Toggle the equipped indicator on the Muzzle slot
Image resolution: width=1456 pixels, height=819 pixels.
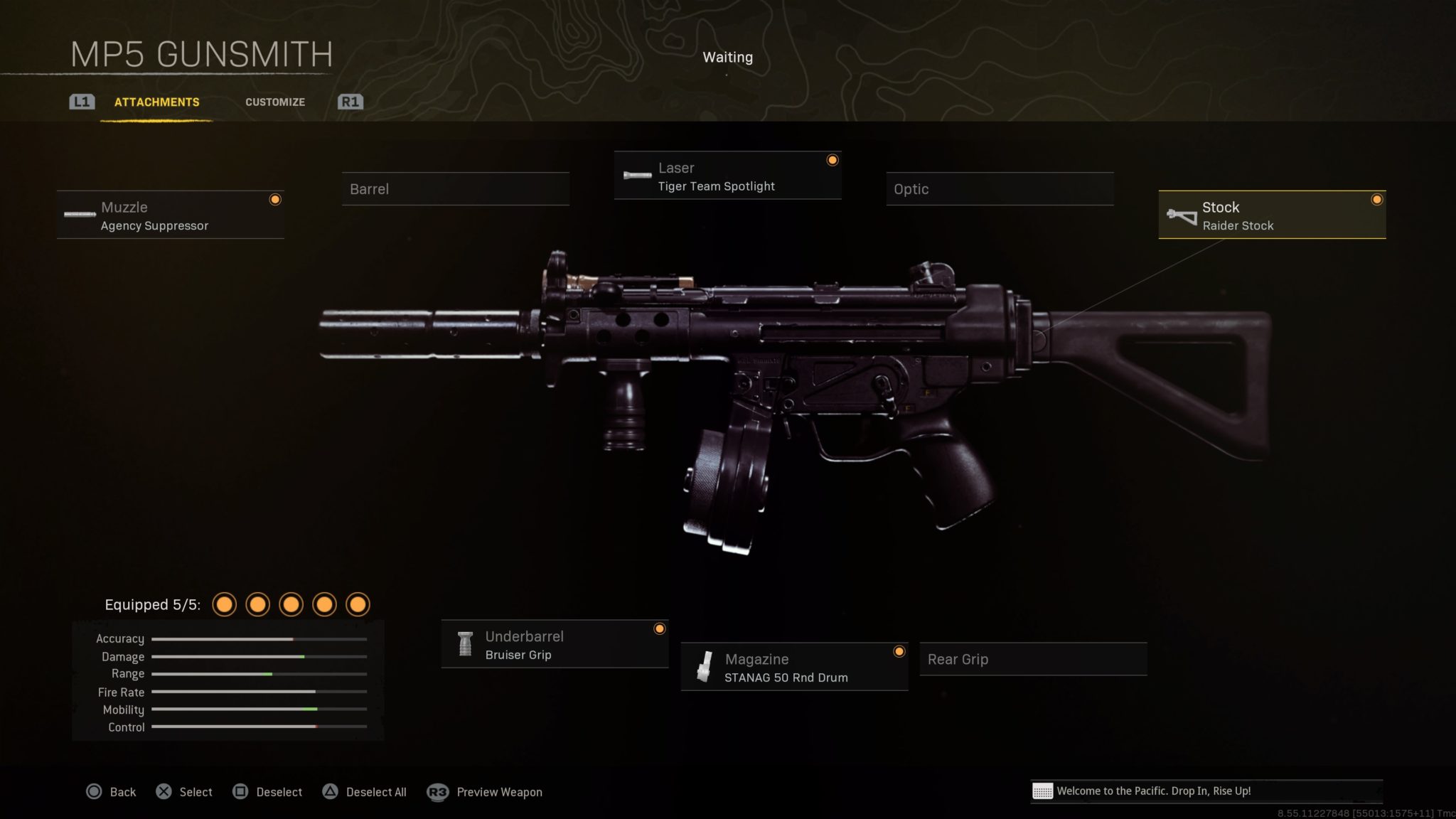276,200
